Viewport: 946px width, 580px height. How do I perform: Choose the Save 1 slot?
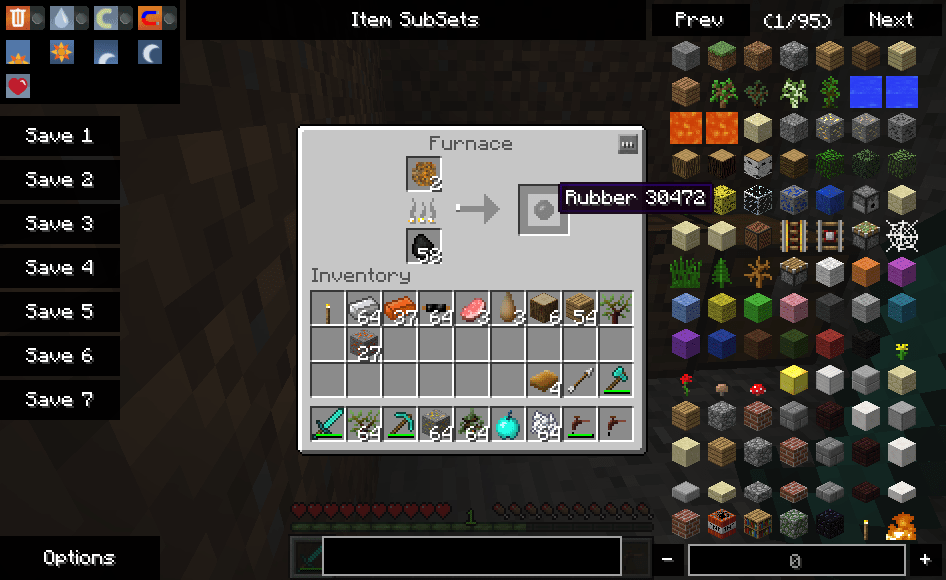click(59, 136)
